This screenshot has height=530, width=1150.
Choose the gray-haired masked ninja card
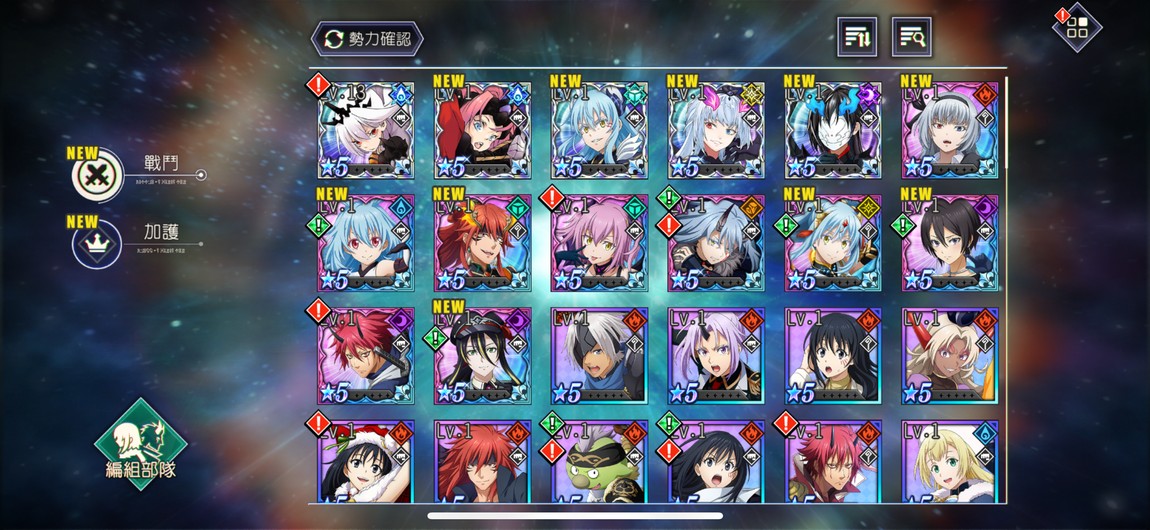pyautogui.click(x=599, y=356)
